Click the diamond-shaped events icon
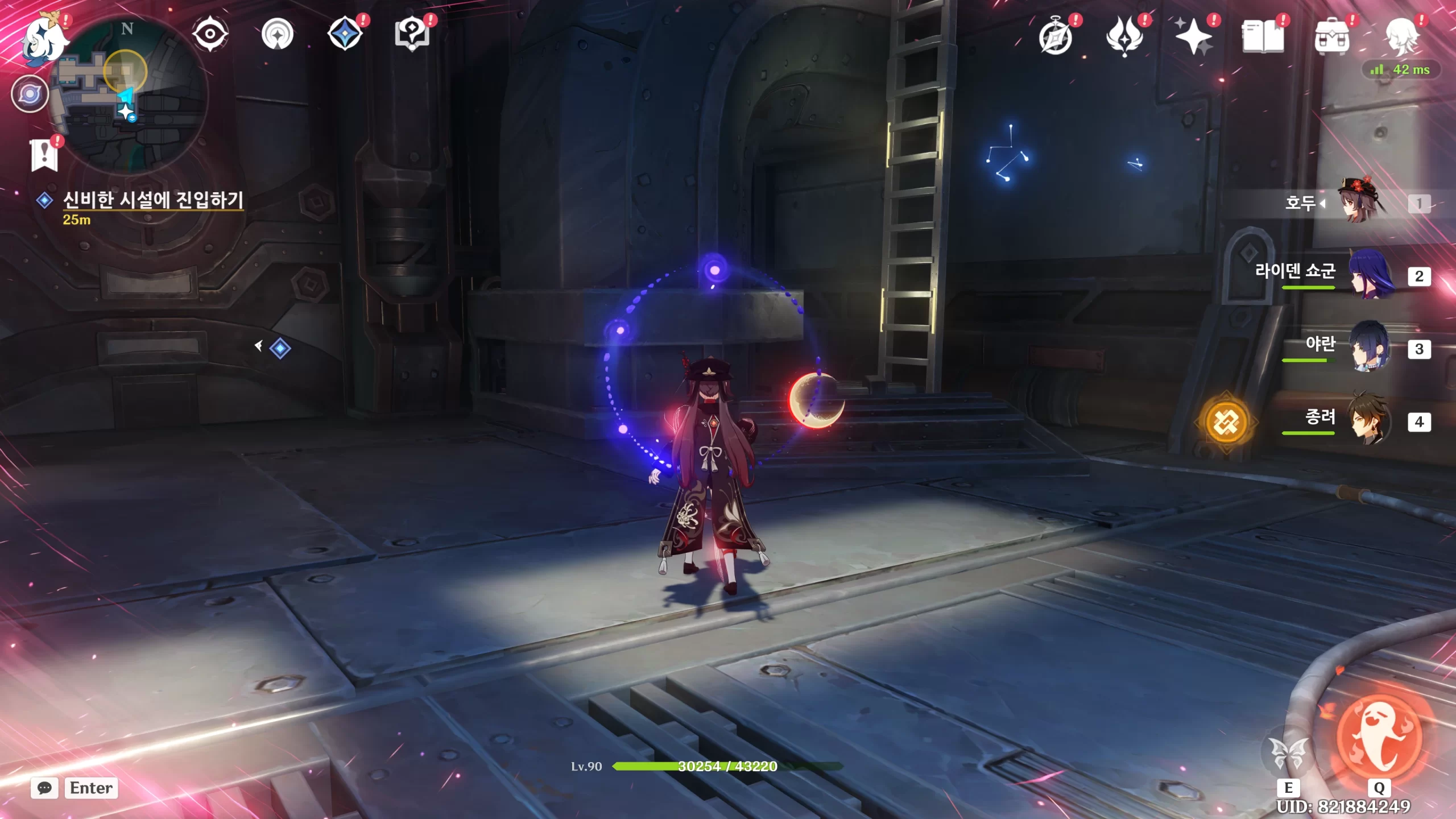The width and height of the screenshot is (1456, 819). tap(345, 34)
